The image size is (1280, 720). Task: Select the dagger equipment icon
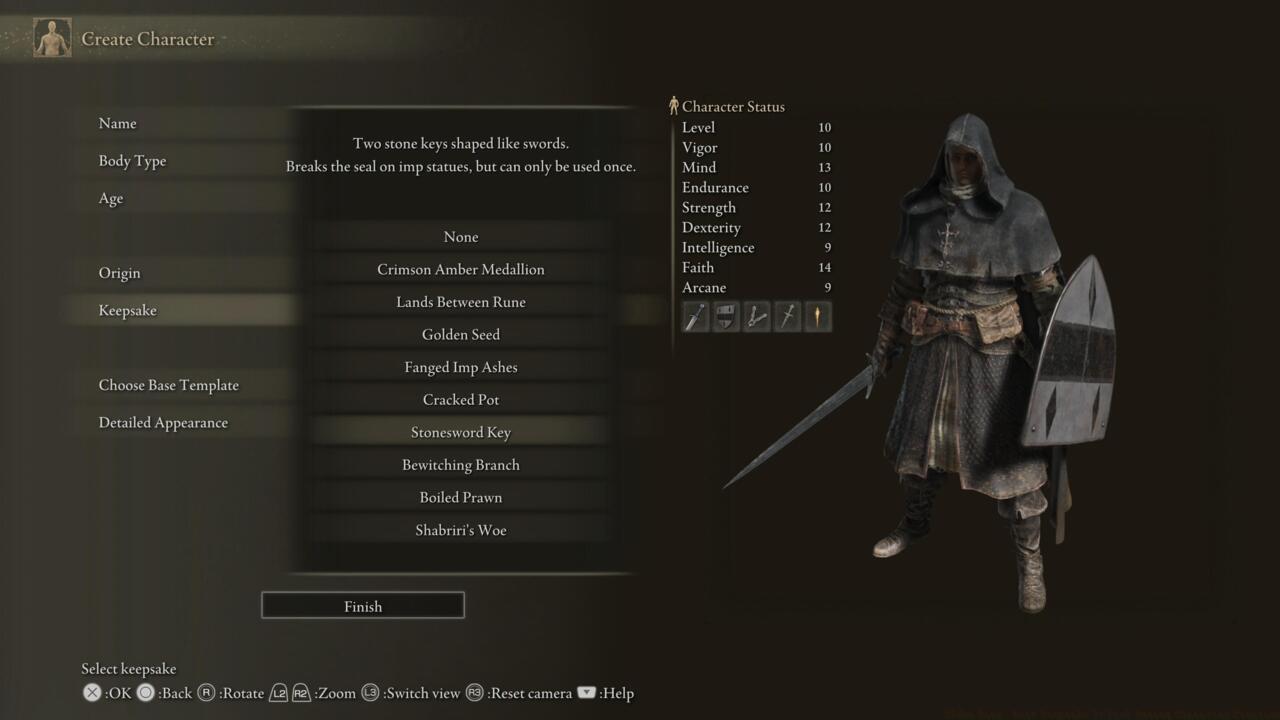787,316
